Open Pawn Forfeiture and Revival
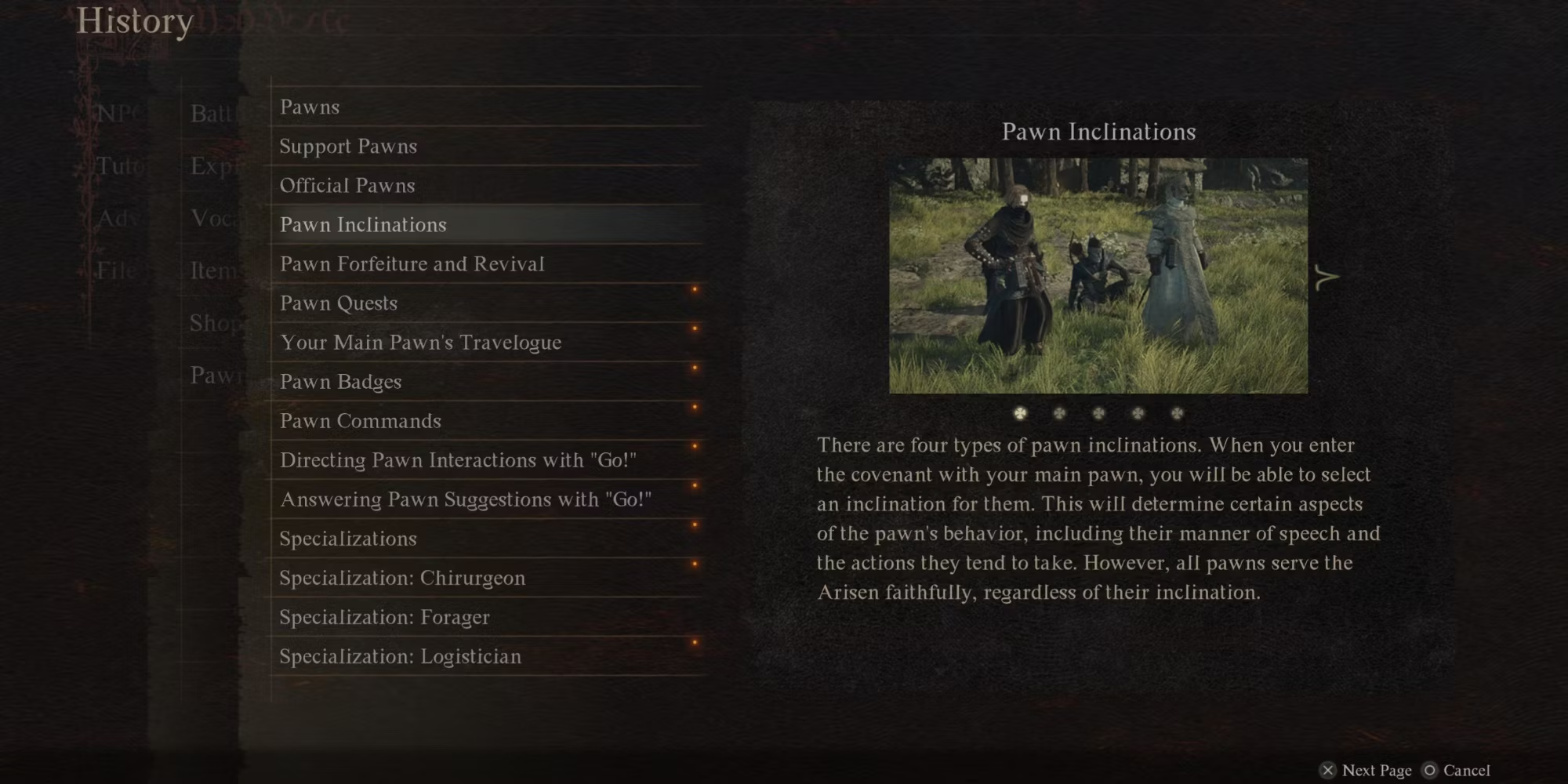Viewport: 1568px width, 784px height. (412, 264)
